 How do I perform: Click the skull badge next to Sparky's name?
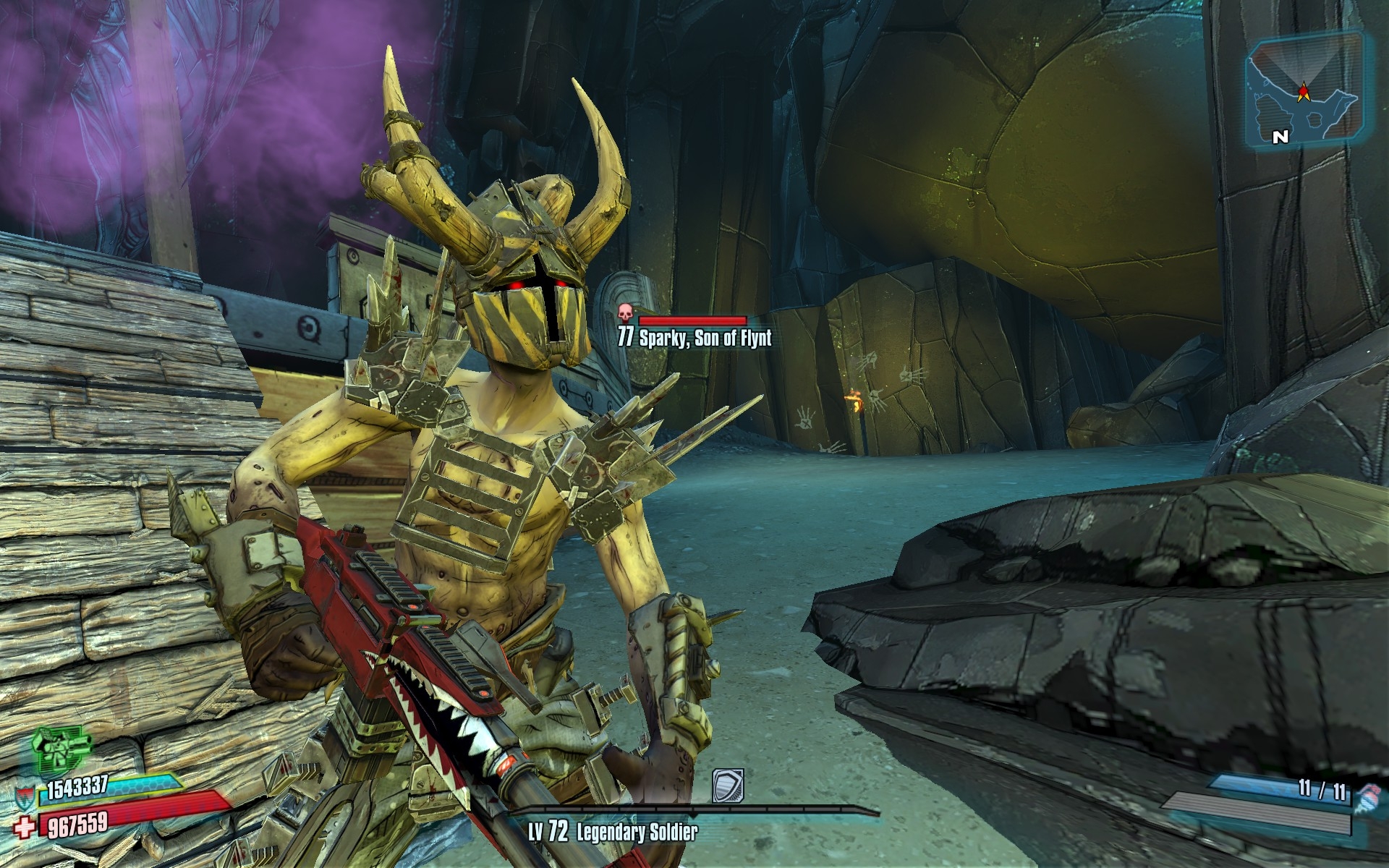625,314
